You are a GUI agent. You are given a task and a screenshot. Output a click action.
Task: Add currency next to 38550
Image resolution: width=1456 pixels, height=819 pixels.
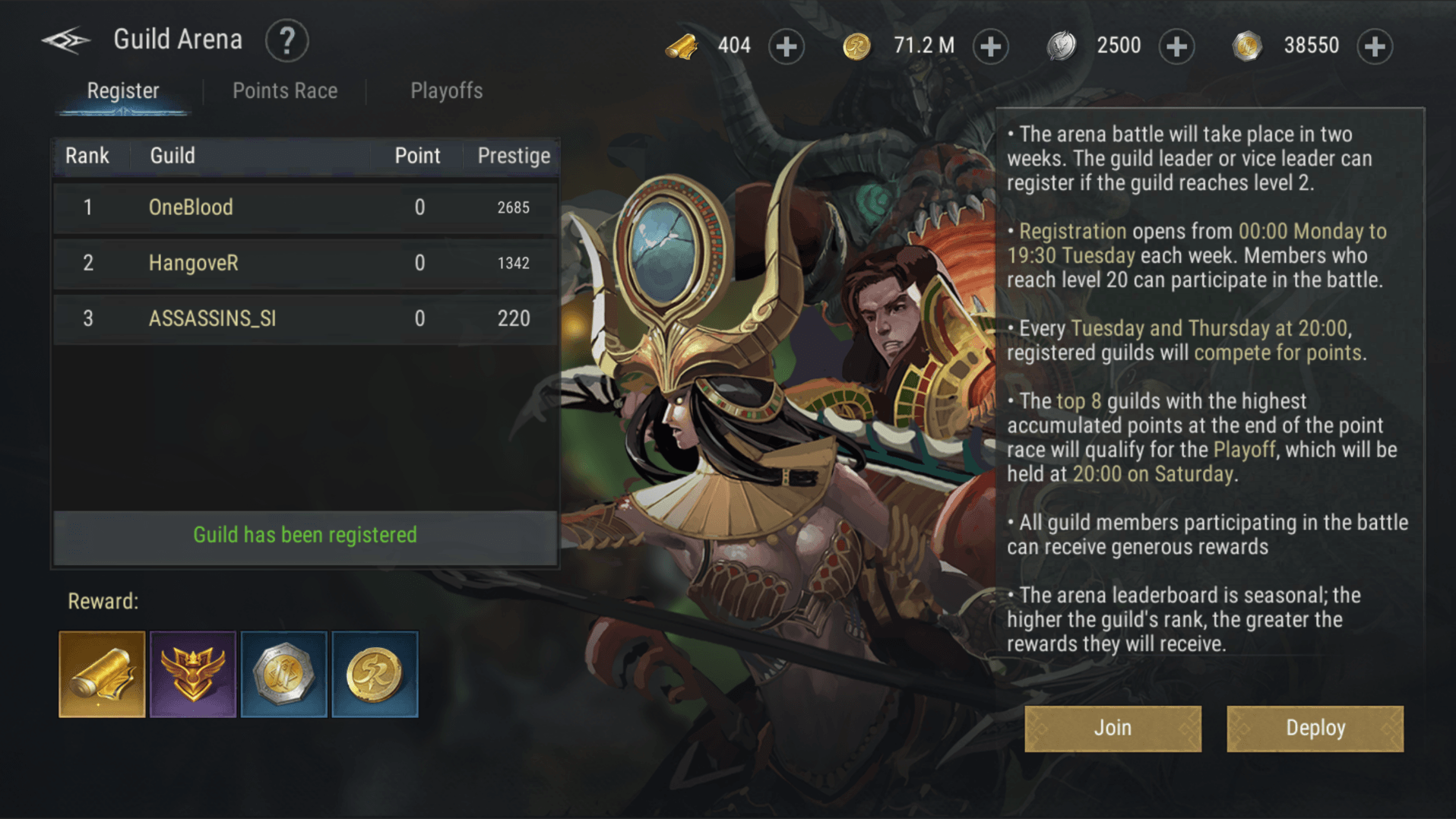1375,46
